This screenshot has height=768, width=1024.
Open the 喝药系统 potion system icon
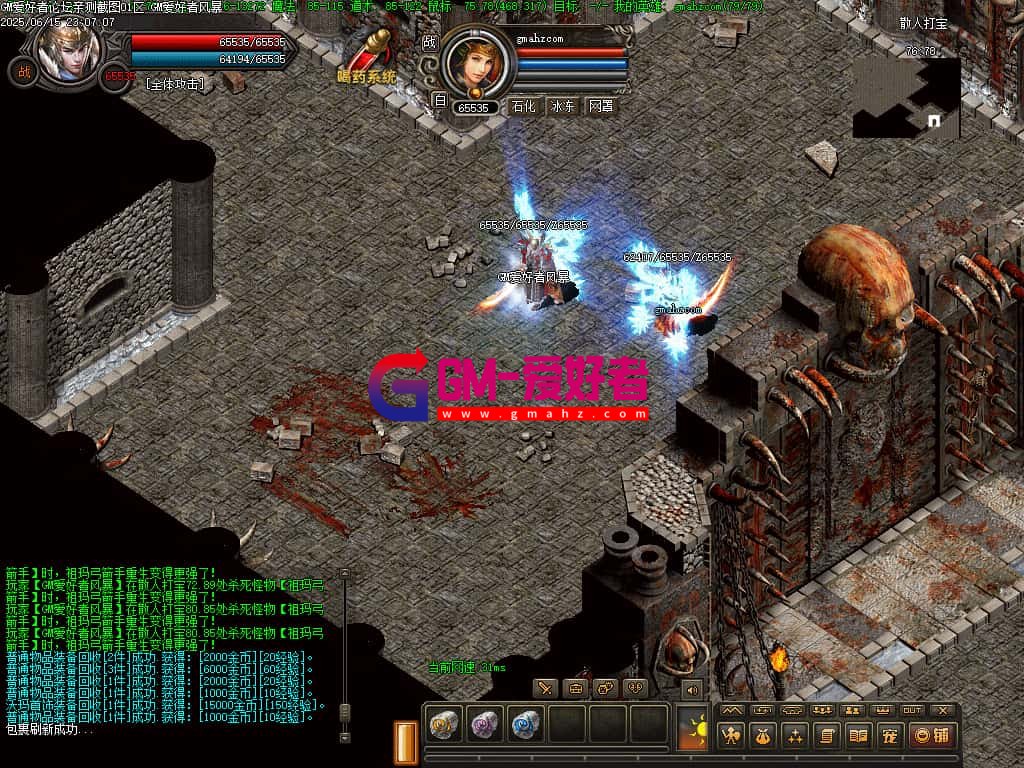click(x=366, y=57)
